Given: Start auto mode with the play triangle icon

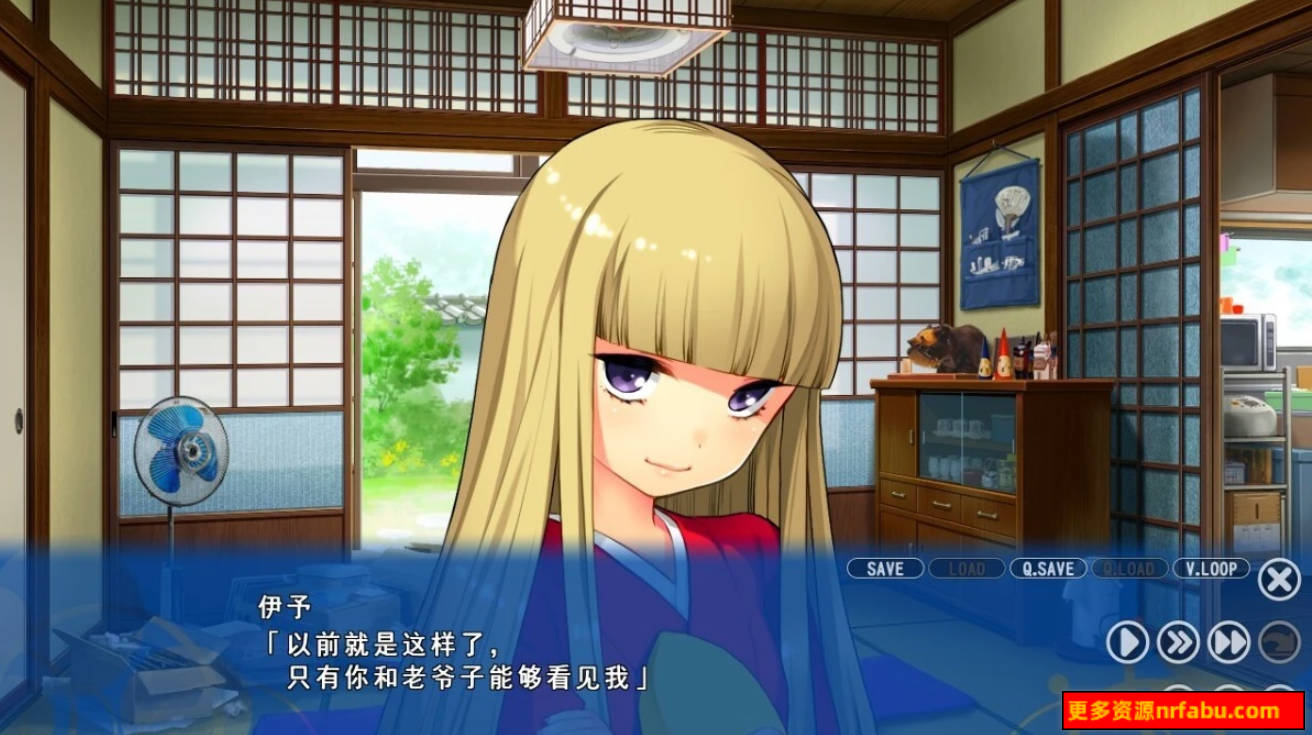Looking at the screenshot, I should tap(1128, 643).
